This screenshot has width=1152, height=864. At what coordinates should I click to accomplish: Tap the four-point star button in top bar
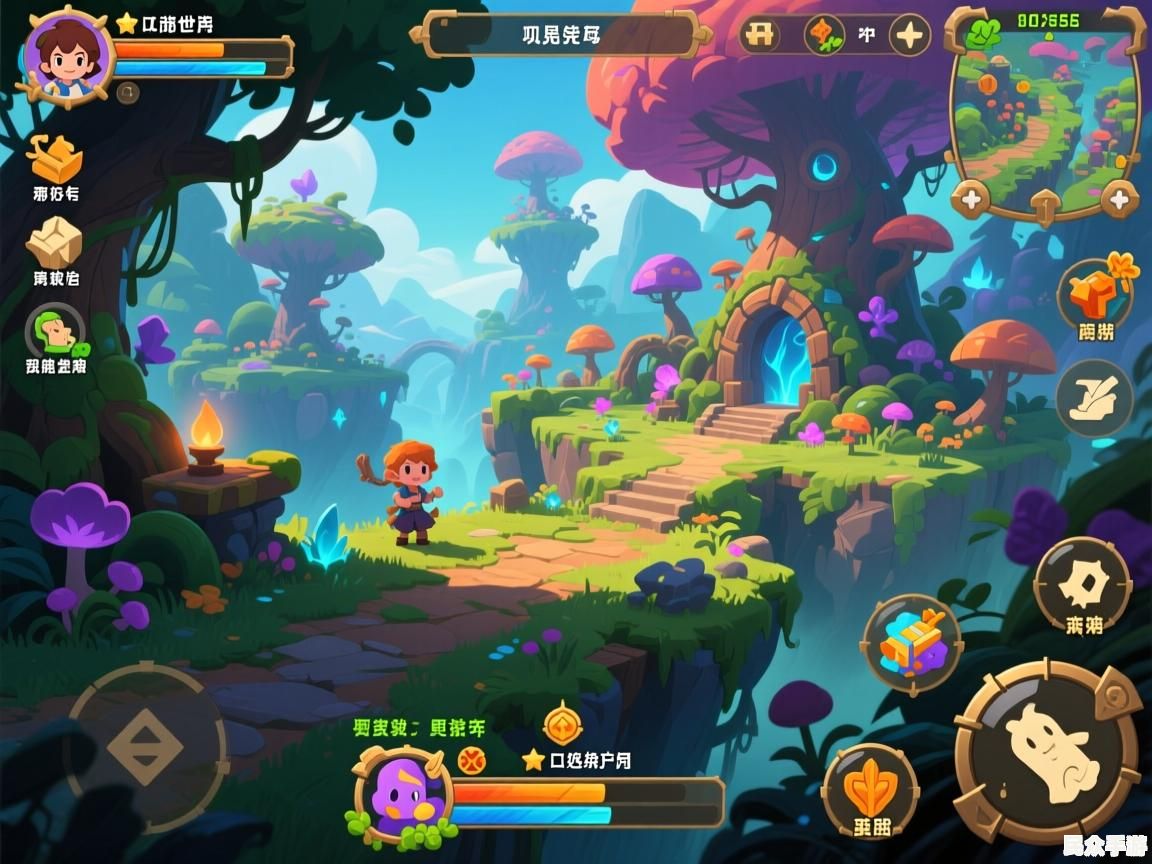pyautogui.click(x=909, y=36)
